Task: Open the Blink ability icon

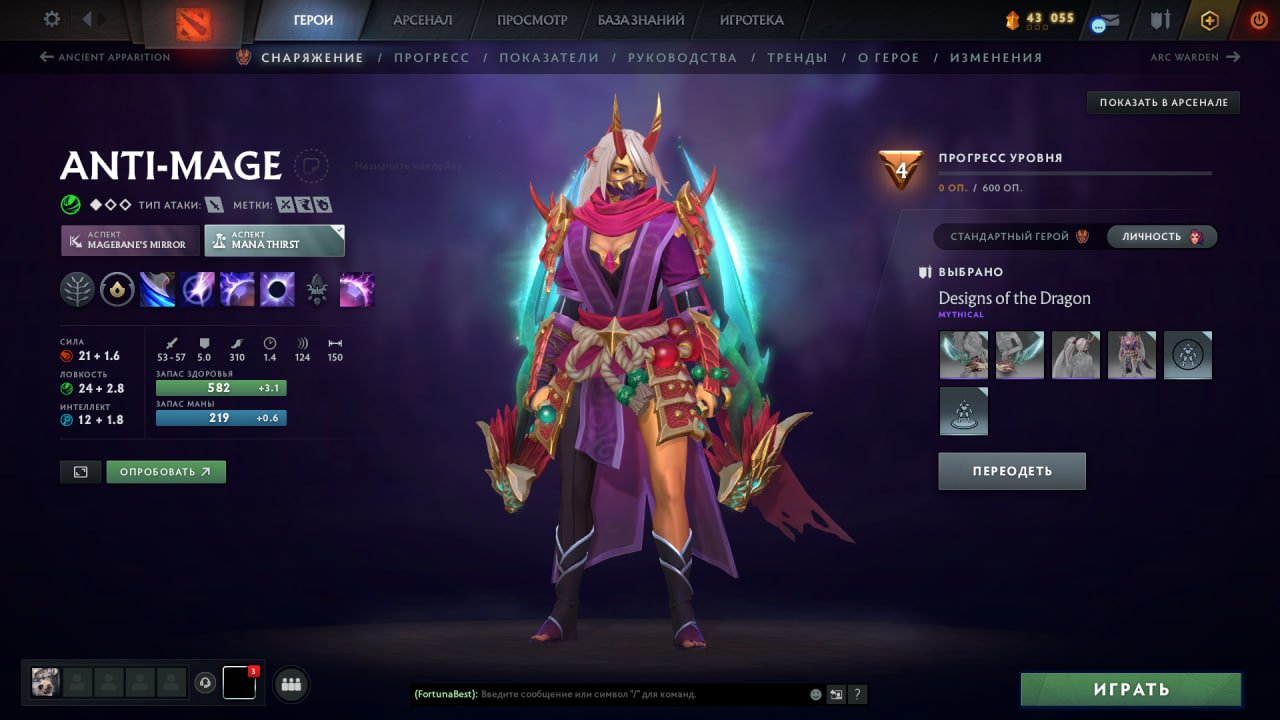Action: [x=198, y=290]
